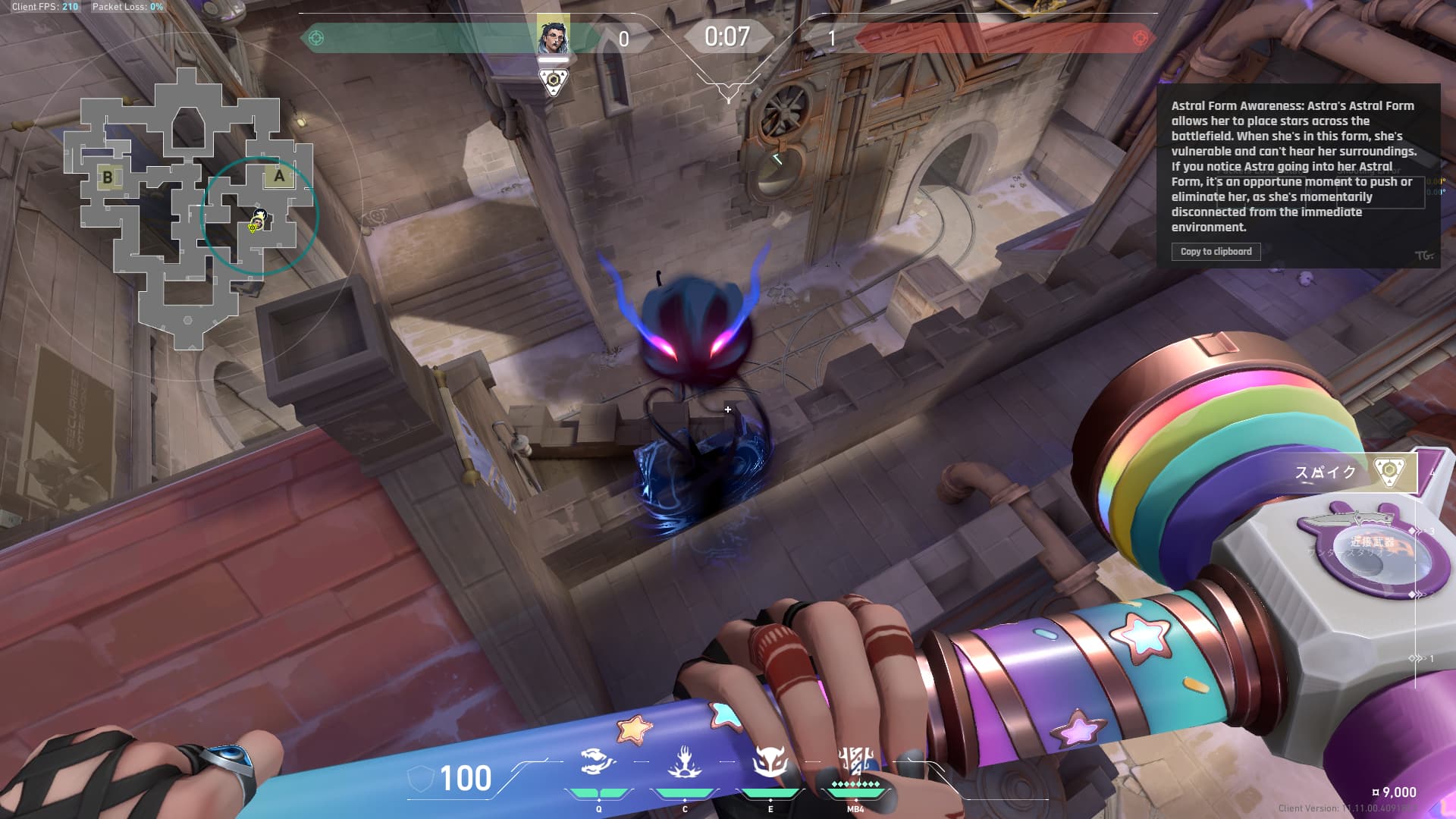Use the Prowler ability on C
Screen dimensions: 1456x819
(x=684, y=763)
